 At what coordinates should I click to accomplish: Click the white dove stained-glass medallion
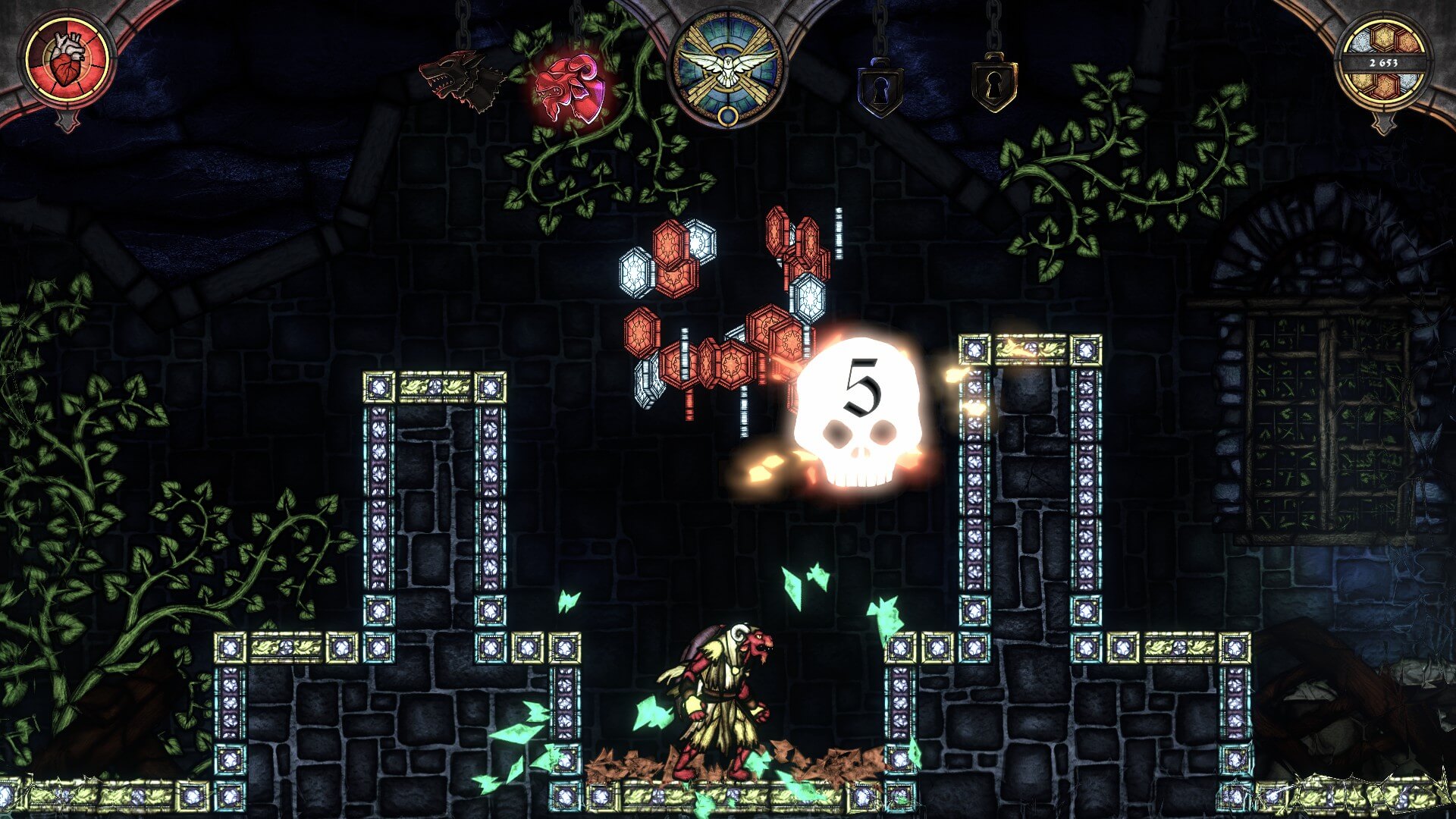tap(728, 67)
